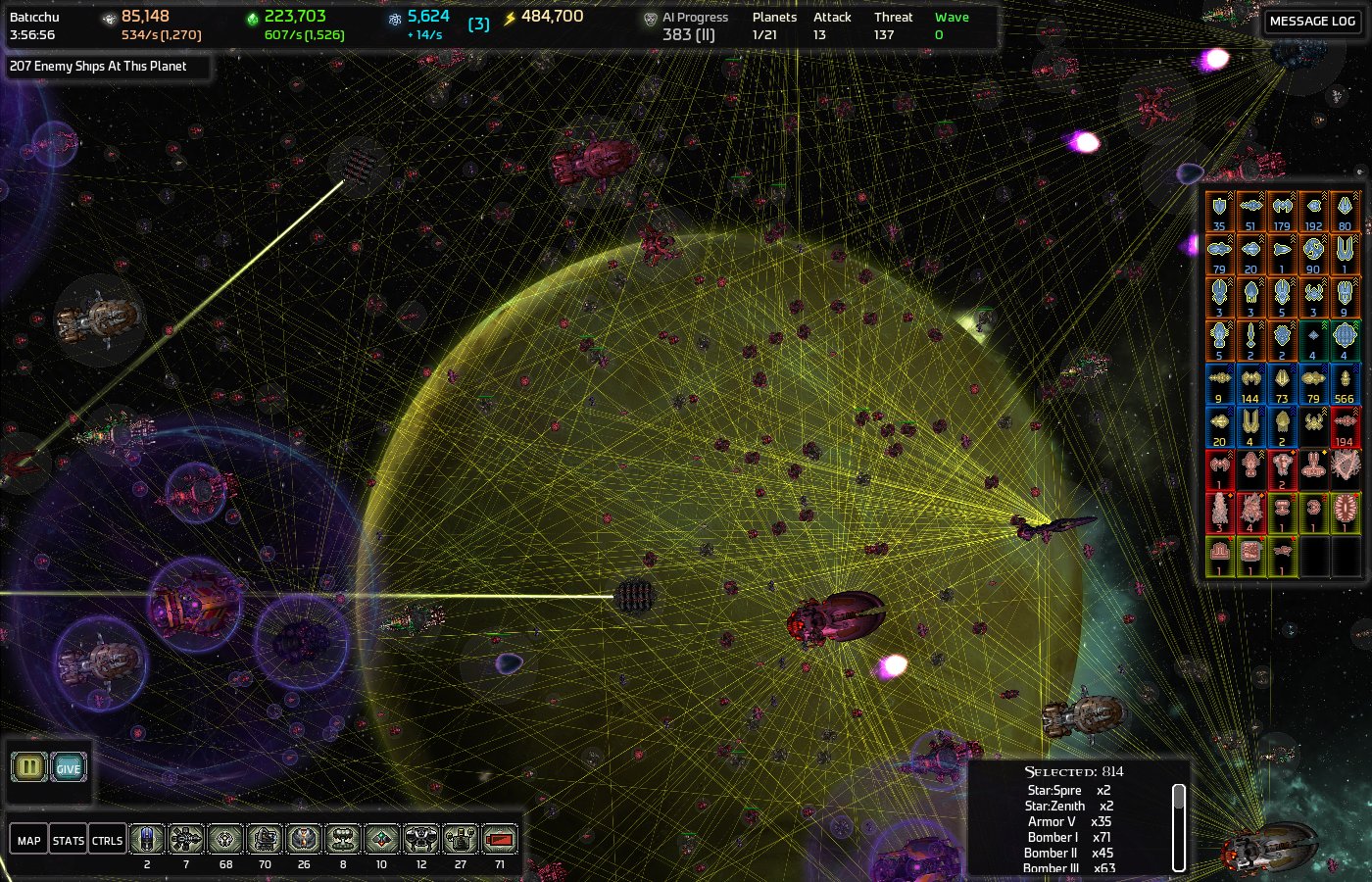The width and height of the screenshot is (1372, 882).
Task: Select the toolbar icon showing 26
Action: click(x=304, y=840)
